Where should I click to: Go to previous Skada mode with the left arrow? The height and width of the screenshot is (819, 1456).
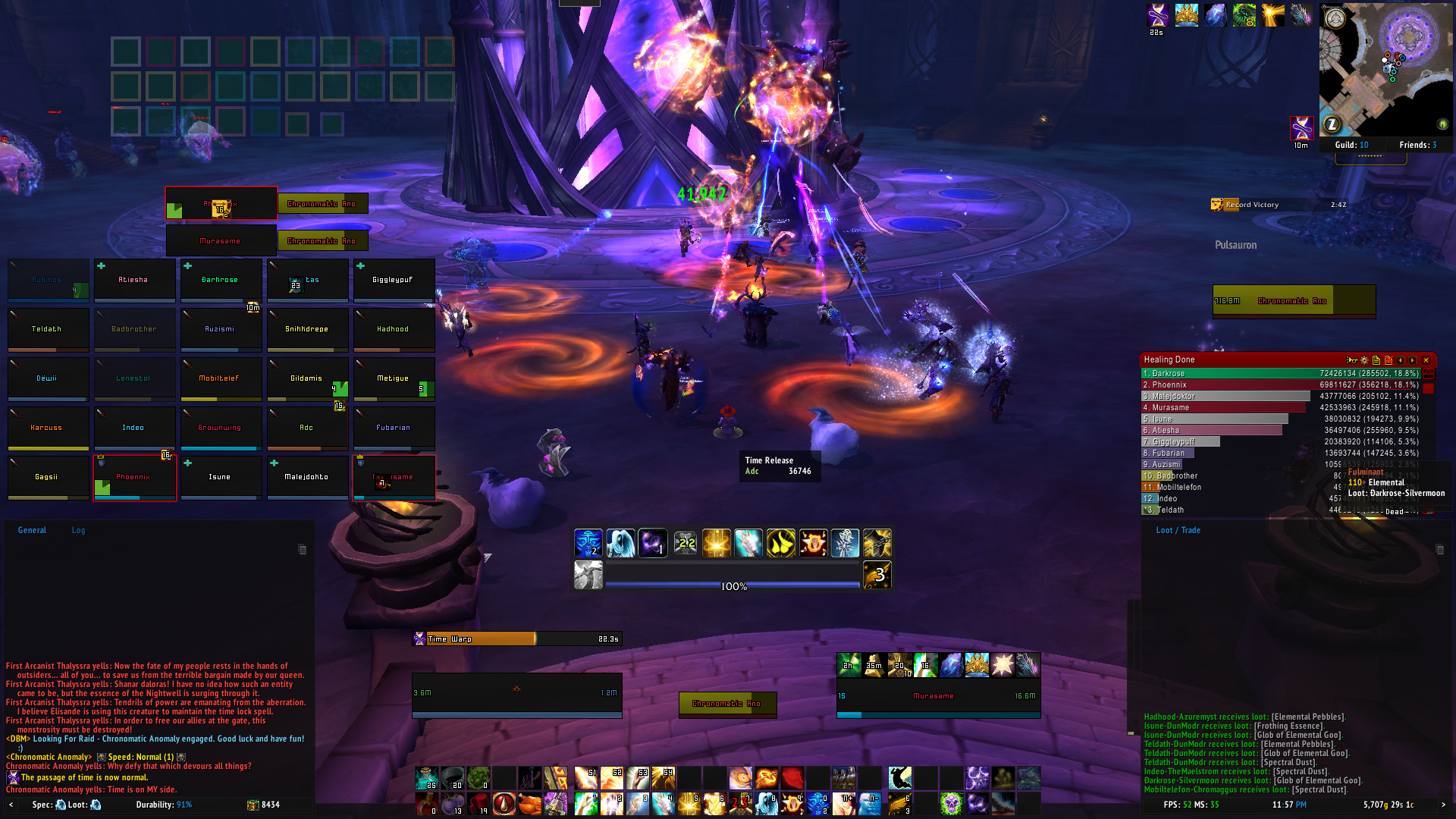coord(1401,360)
